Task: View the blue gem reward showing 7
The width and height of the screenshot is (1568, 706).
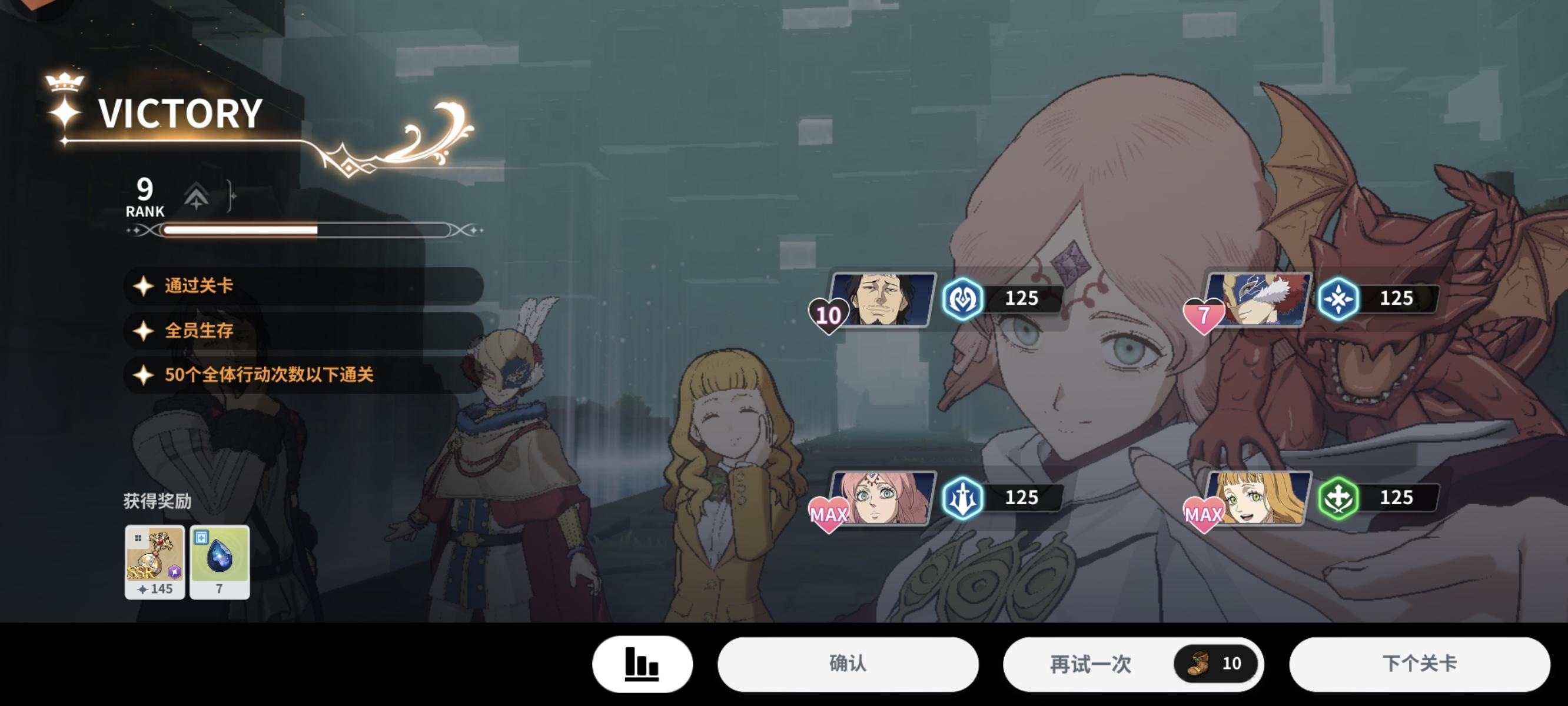Action: tap(220, 560)
